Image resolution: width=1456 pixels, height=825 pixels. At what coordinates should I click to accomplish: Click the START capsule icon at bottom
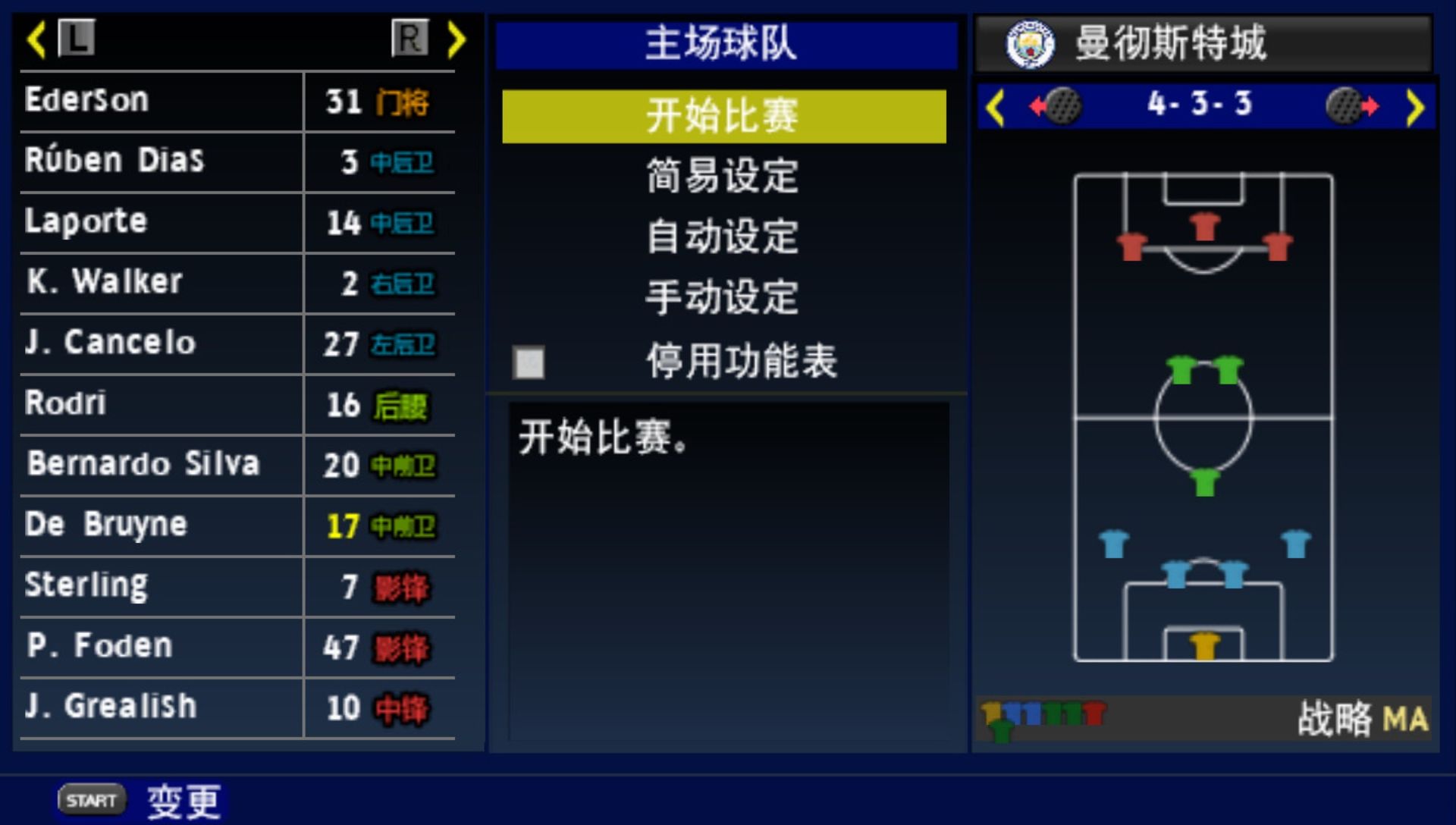coord(89,798)
